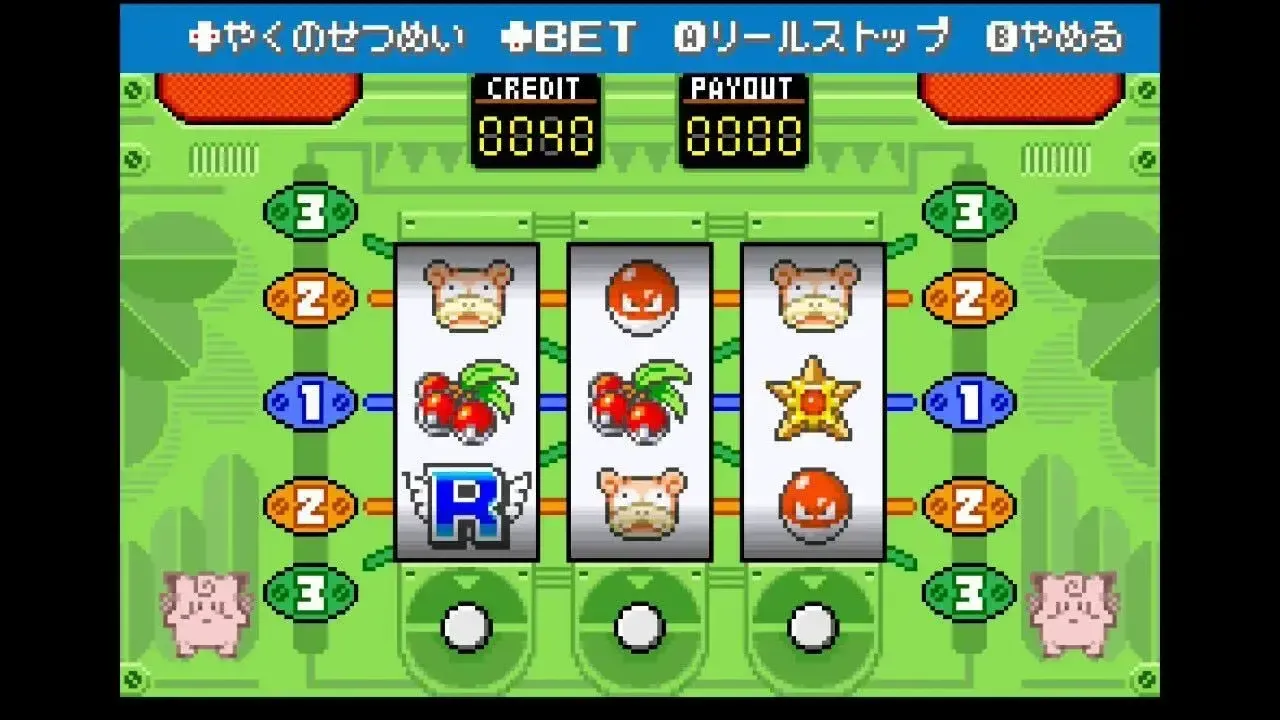Open the やくのせつめい payout guide menu
The width and height of the screenshot is (1280, 720).
pyautogui.click(x=327, y=33)
